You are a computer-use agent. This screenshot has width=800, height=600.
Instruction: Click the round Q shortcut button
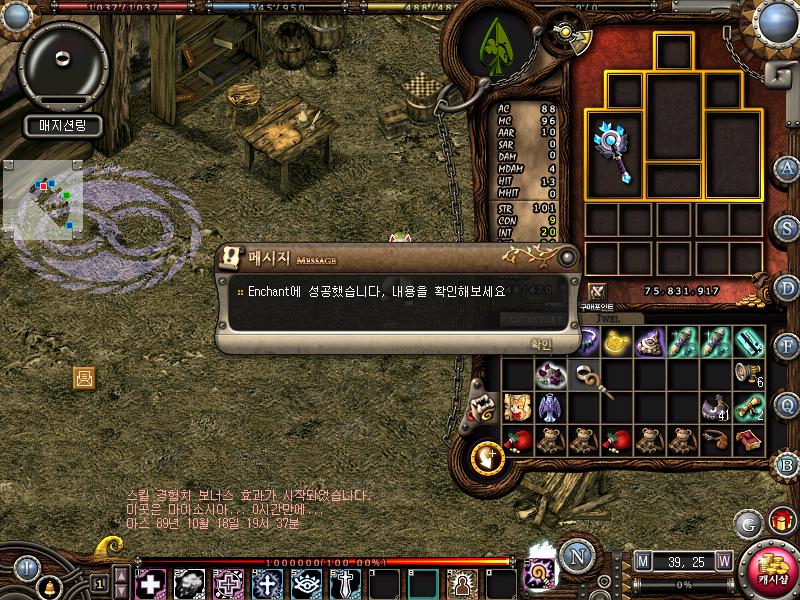[787, 404]
